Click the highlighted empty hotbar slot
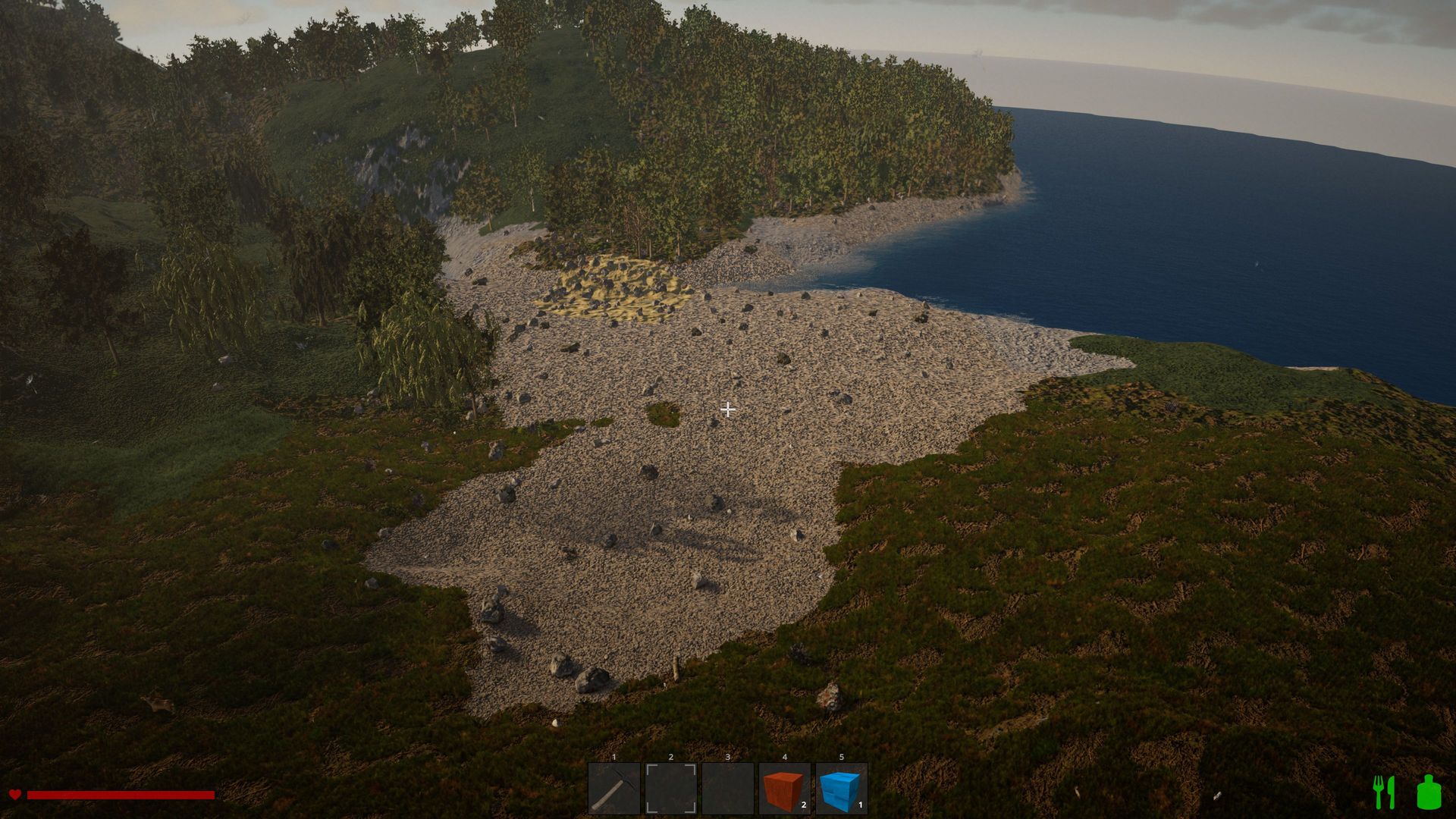The image size is (1456, 819). point(670,789)
